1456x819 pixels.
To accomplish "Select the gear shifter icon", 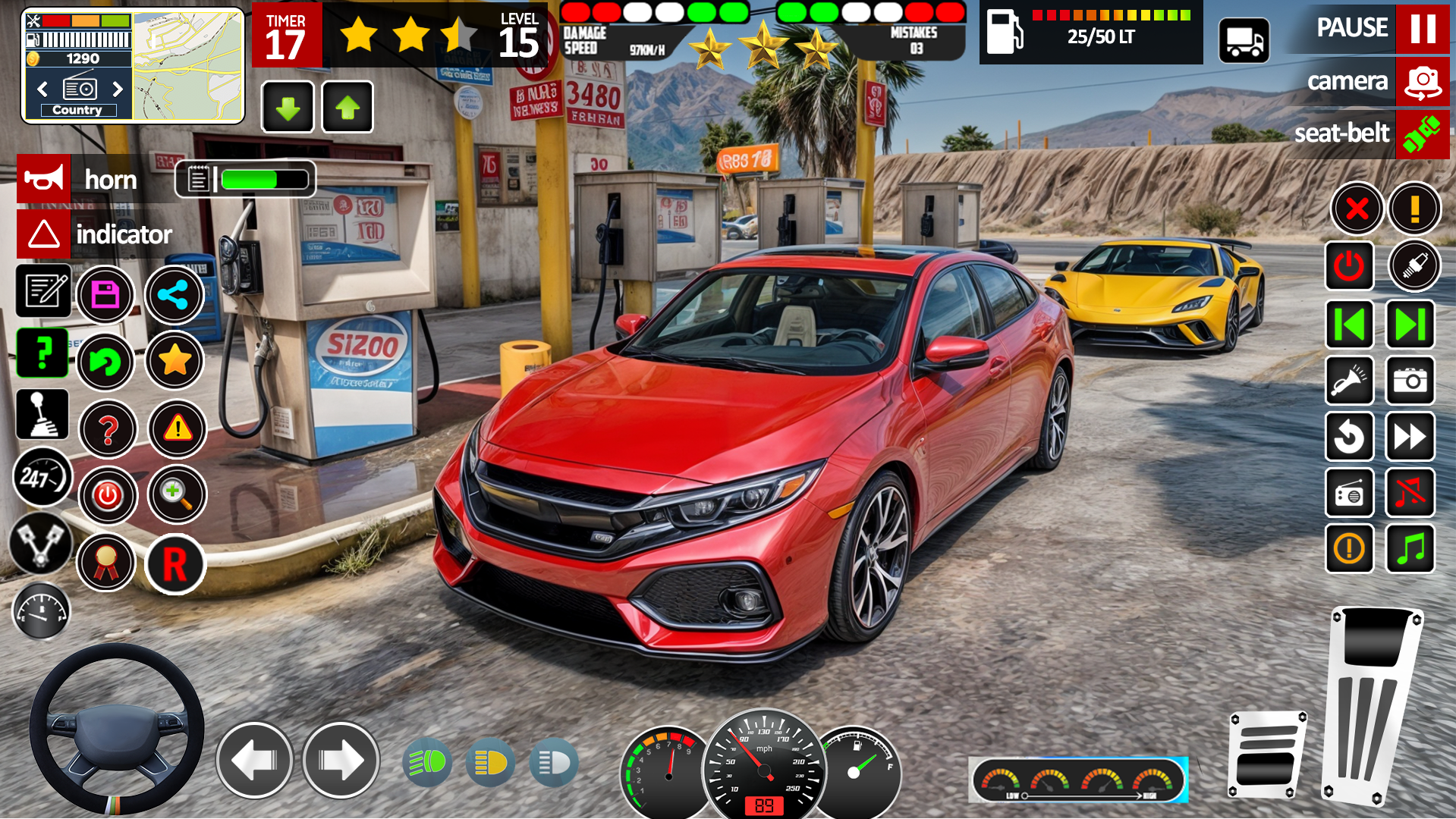I will [x=42, y=414].
